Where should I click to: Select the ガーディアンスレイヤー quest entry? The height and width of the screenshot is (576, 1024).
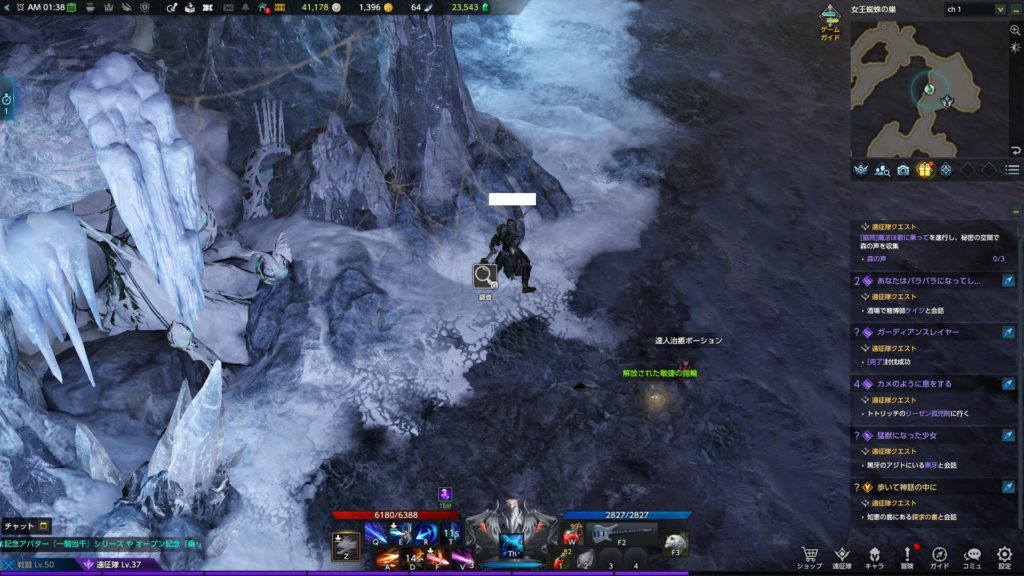(x=930, y=331)
